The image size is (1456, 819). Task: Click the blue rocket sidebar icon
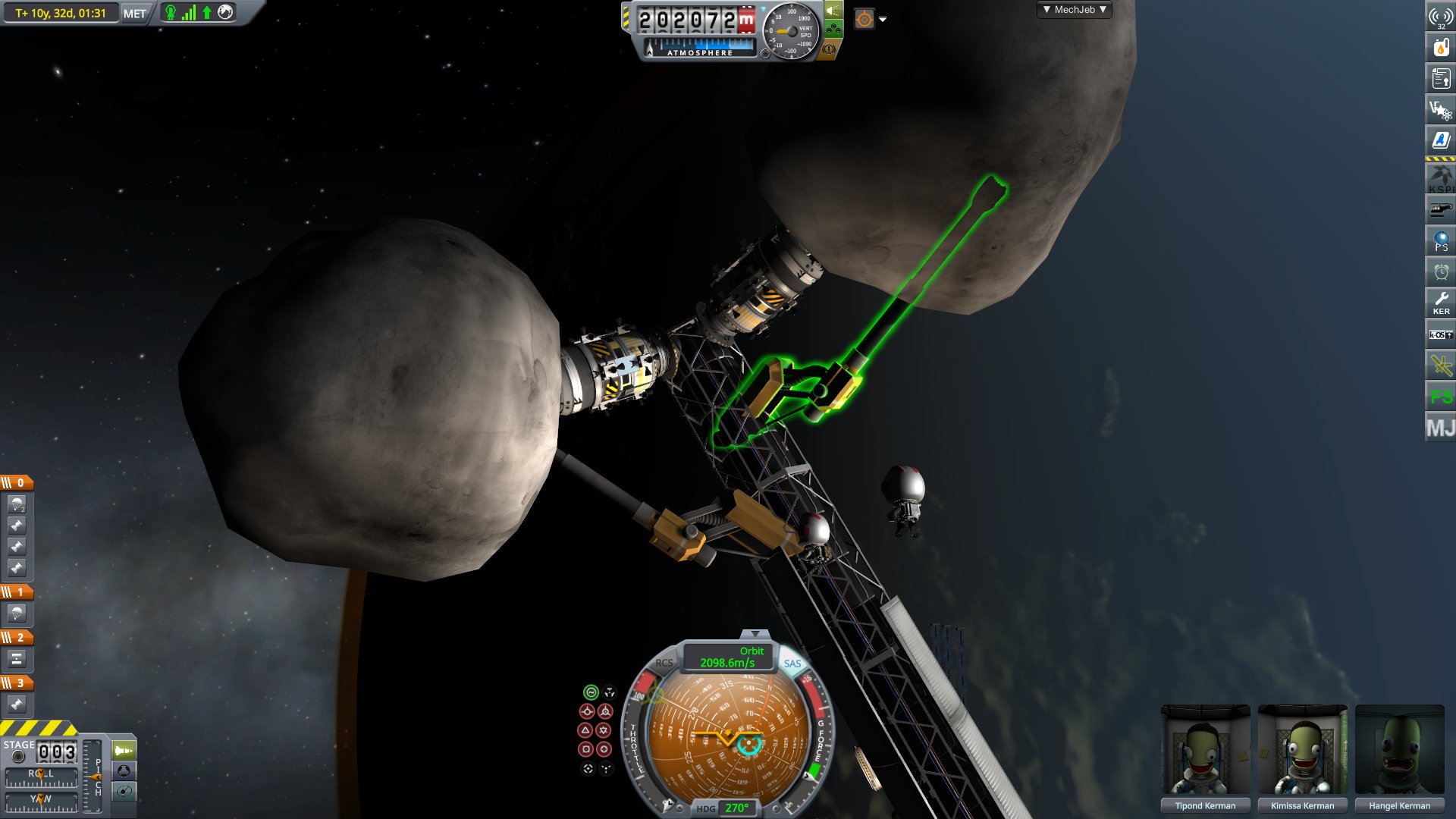(x=1439, y=139)
